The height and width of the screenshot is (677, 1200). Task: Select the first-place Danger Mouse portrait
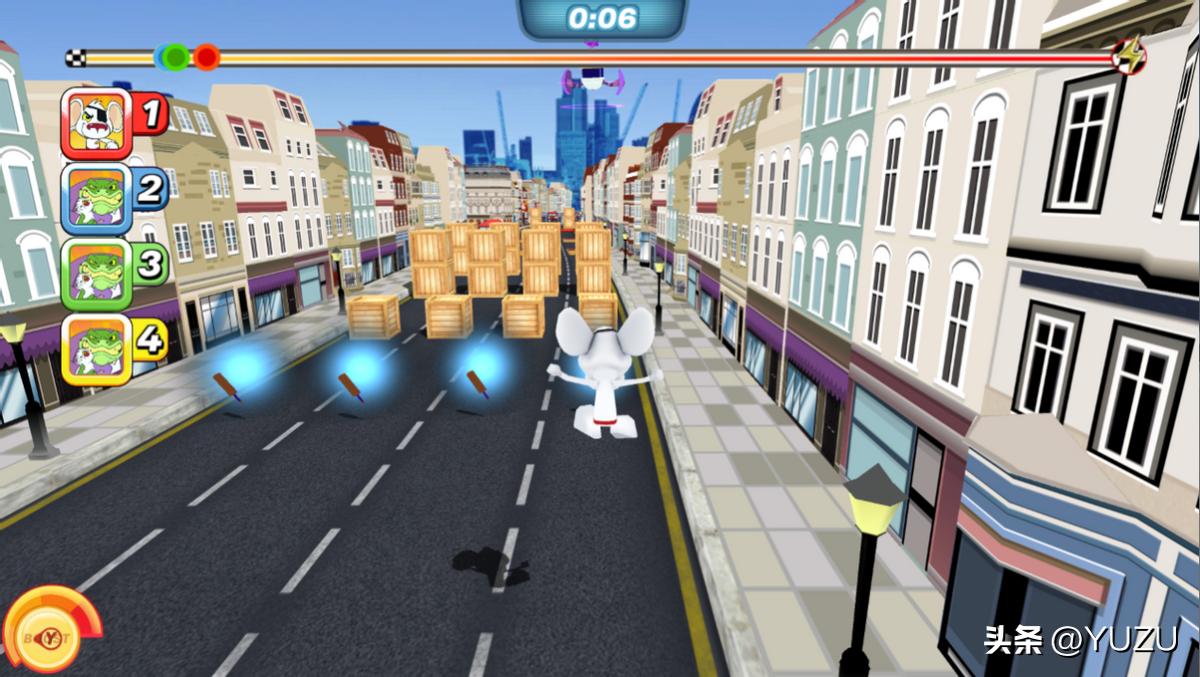[97, 123]
